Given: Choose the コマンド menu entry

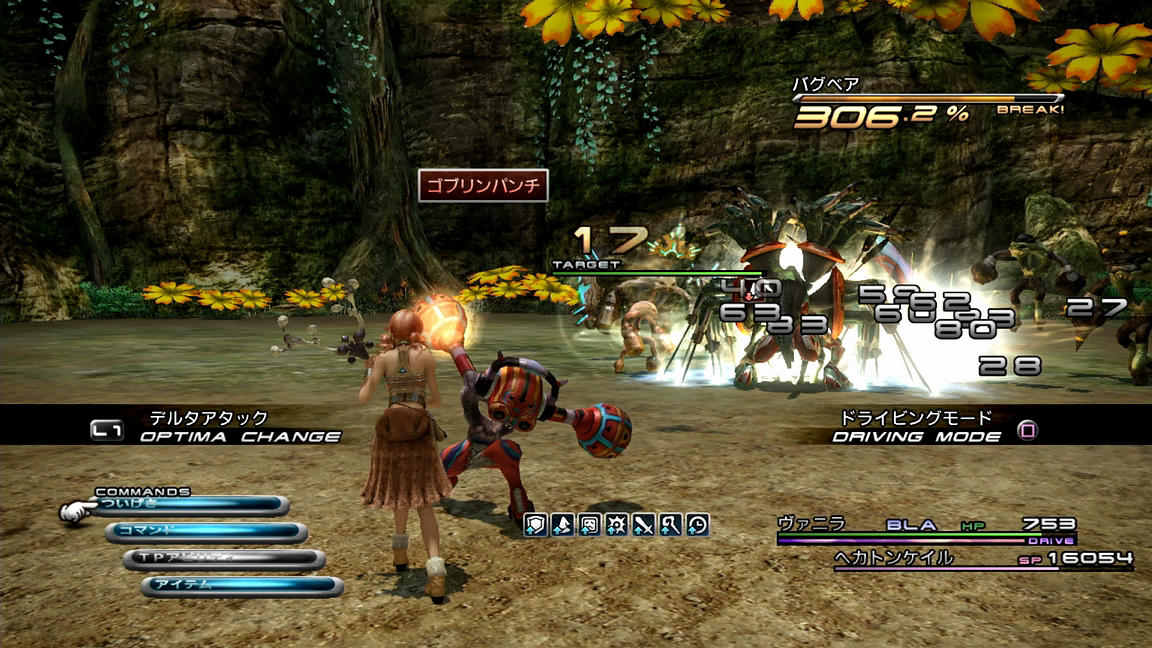Looking at the screenshot, I should pos(207,532).
